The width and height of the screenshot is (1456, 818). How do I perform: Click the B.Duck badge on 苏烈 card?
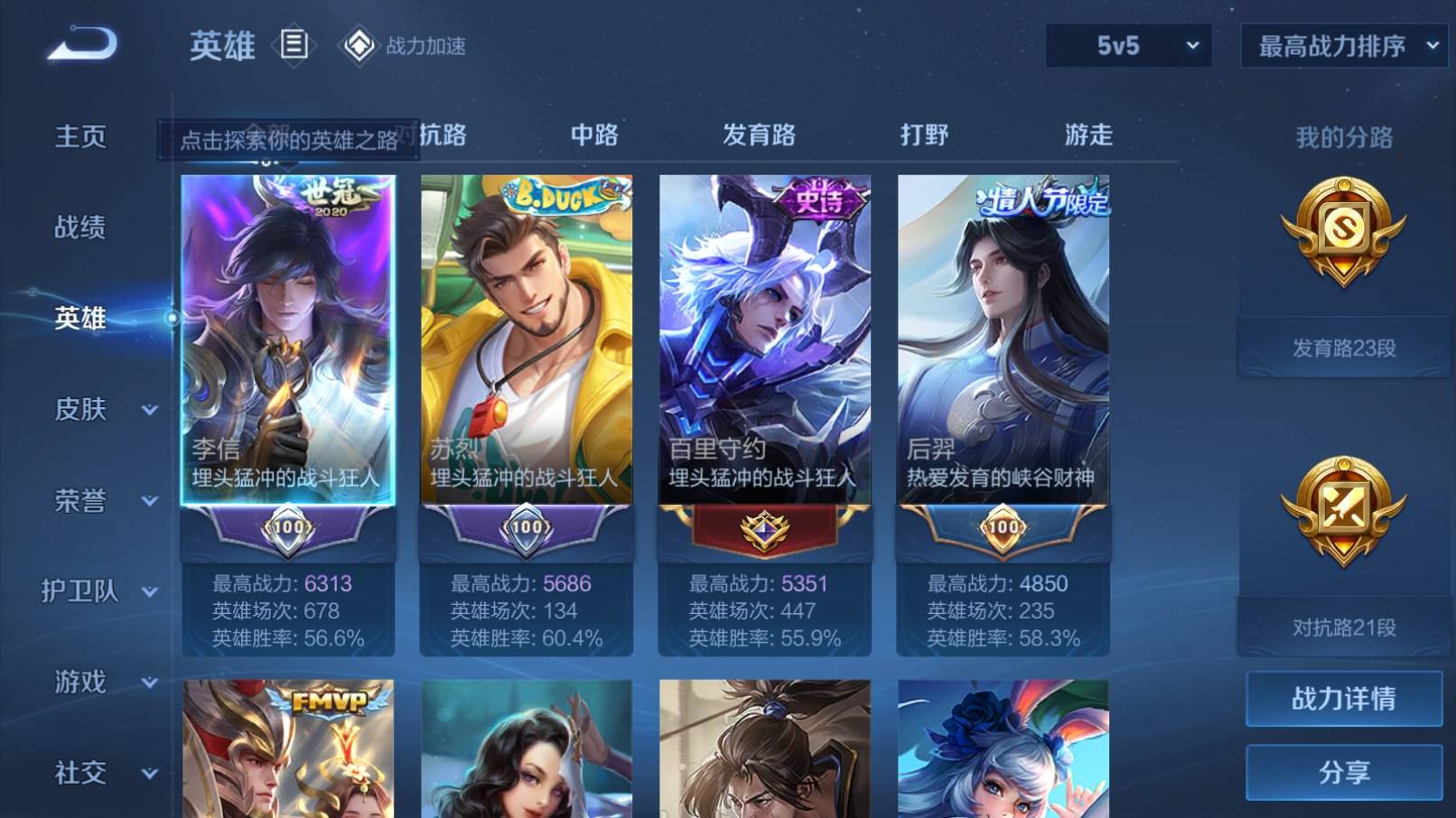coord(560,194)
